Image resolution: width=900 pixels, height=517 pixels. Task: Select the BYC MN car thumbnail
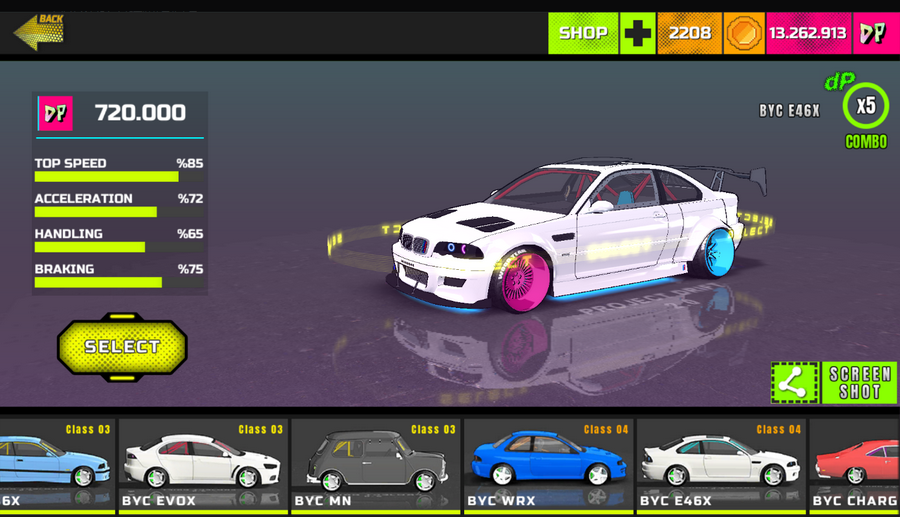(x=376, y=464)
